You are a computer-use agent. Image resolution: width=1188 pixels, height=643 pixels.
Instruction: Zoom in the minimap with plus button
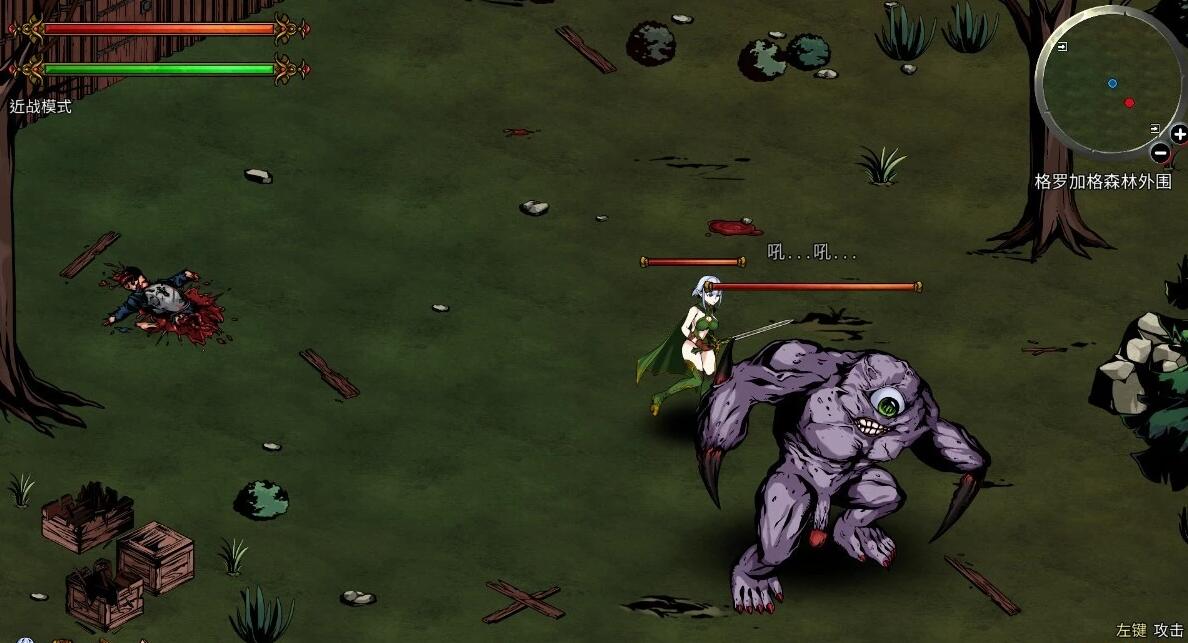(1180, 135)
